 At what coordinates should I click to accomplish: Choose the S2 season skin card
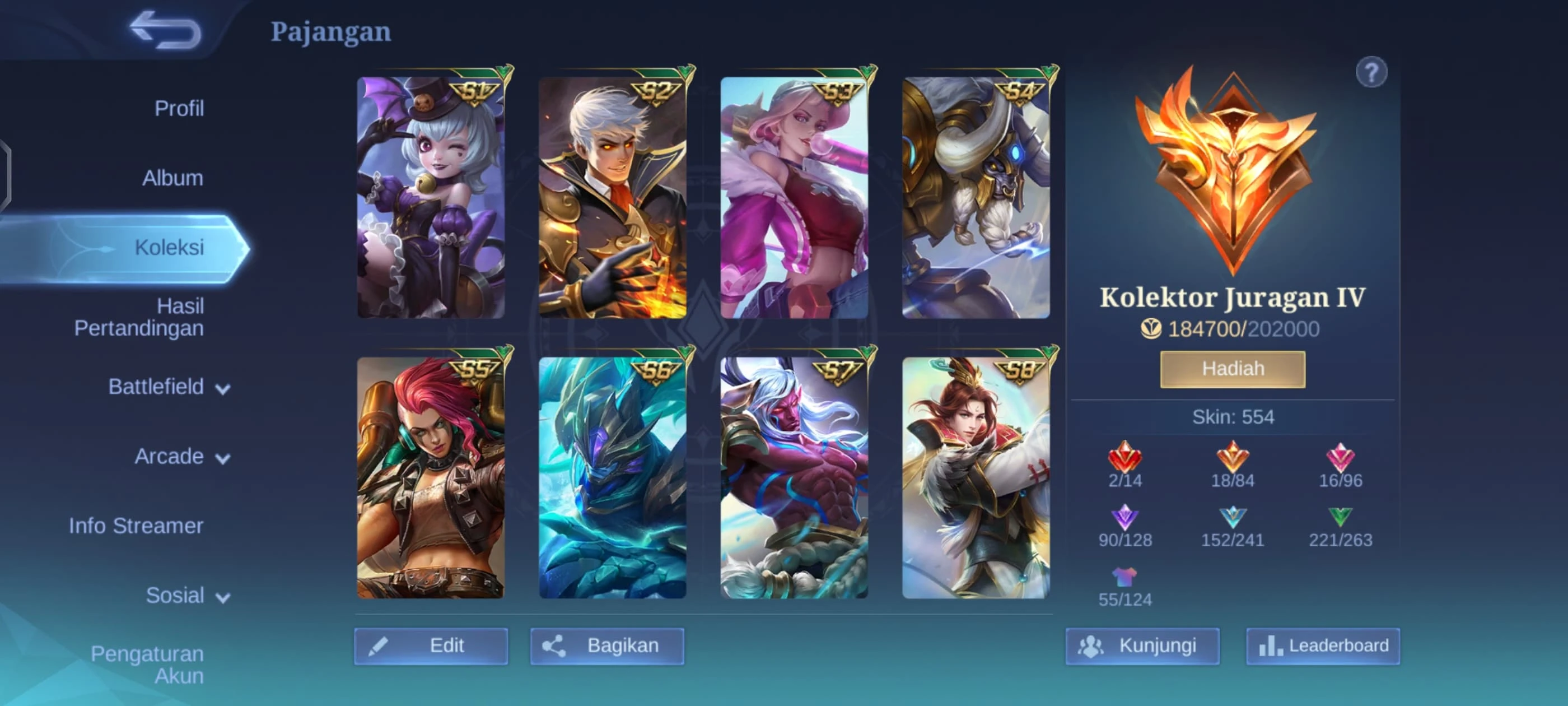coord(612,197)
